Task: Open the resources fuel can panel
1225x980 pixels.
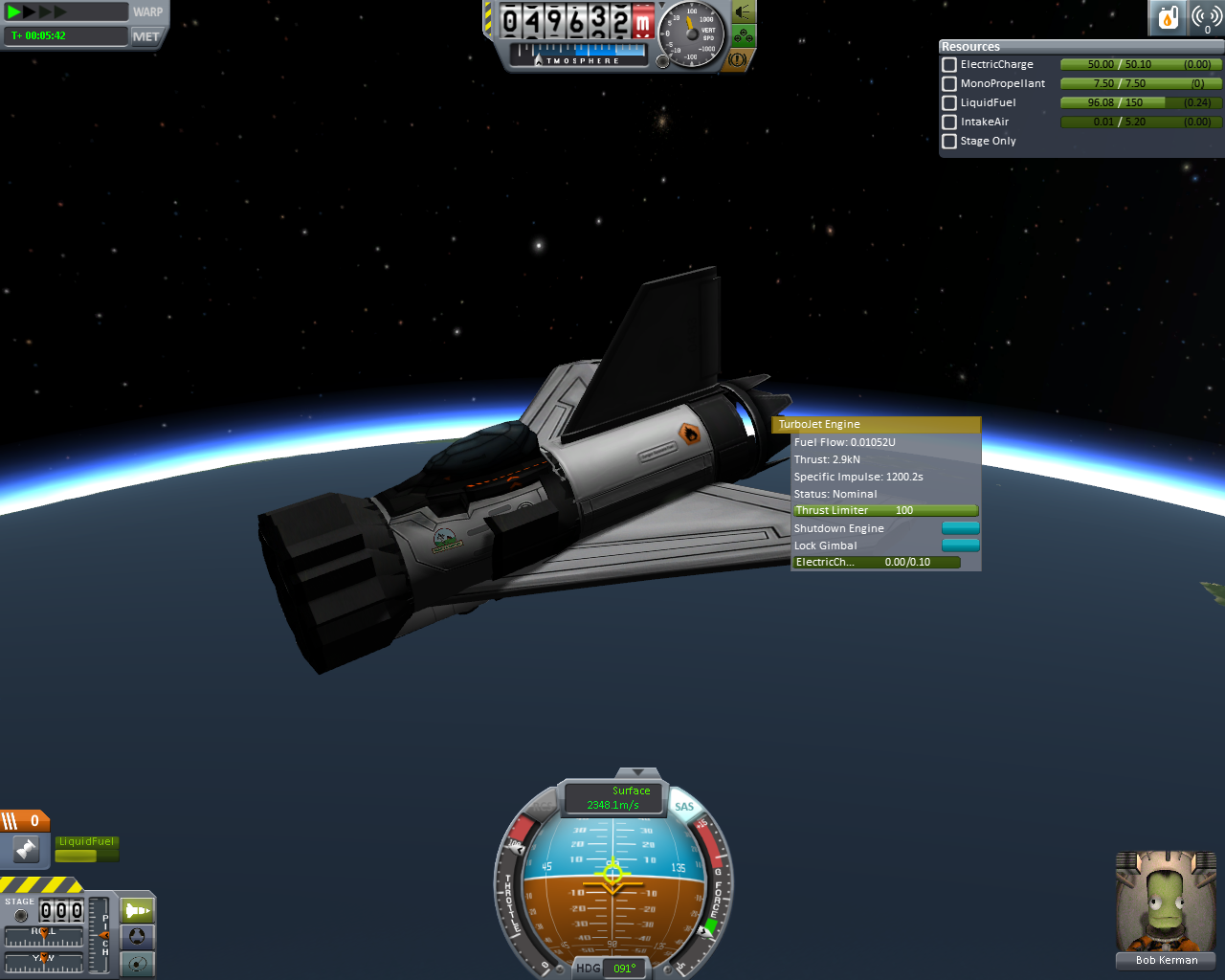Action: tap(1168, 17)
